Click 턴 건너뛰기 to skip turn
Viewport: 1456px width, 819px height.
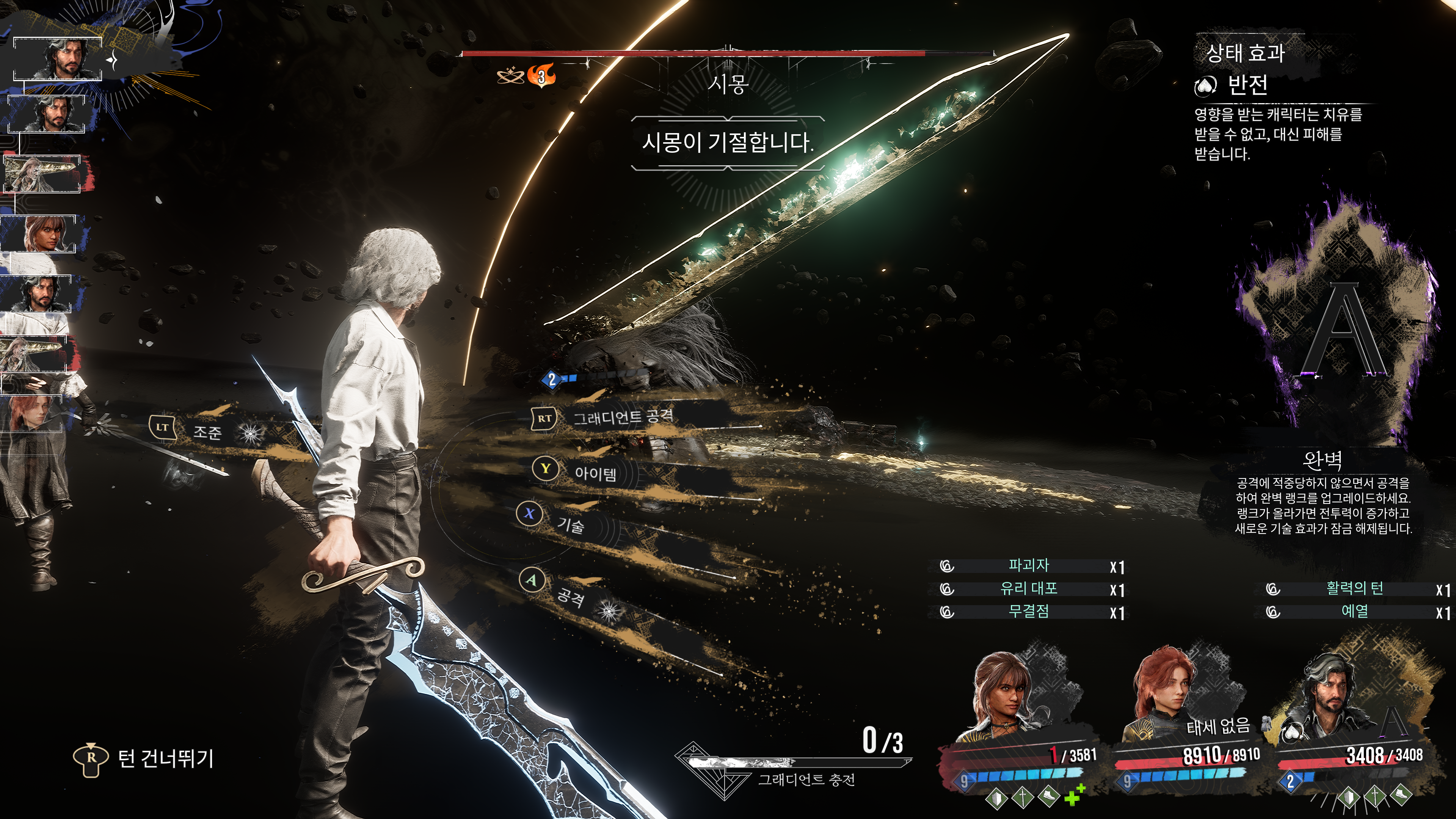(165, 758)
